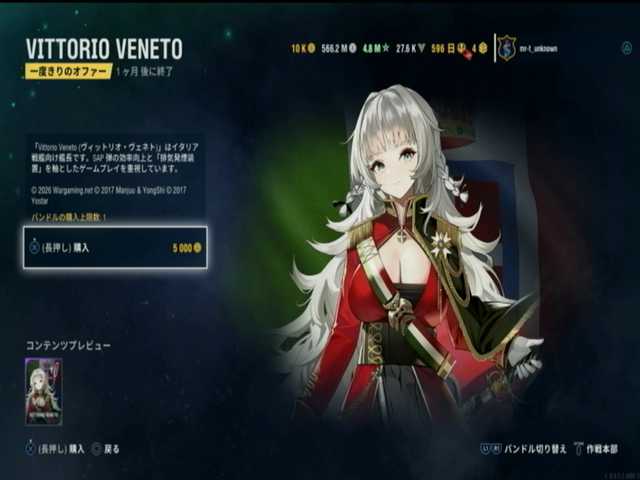Screen dimensions: 640x480
Task: Open the Vittorio Veneto content preview thumbnail
Action: coord(43,391)
